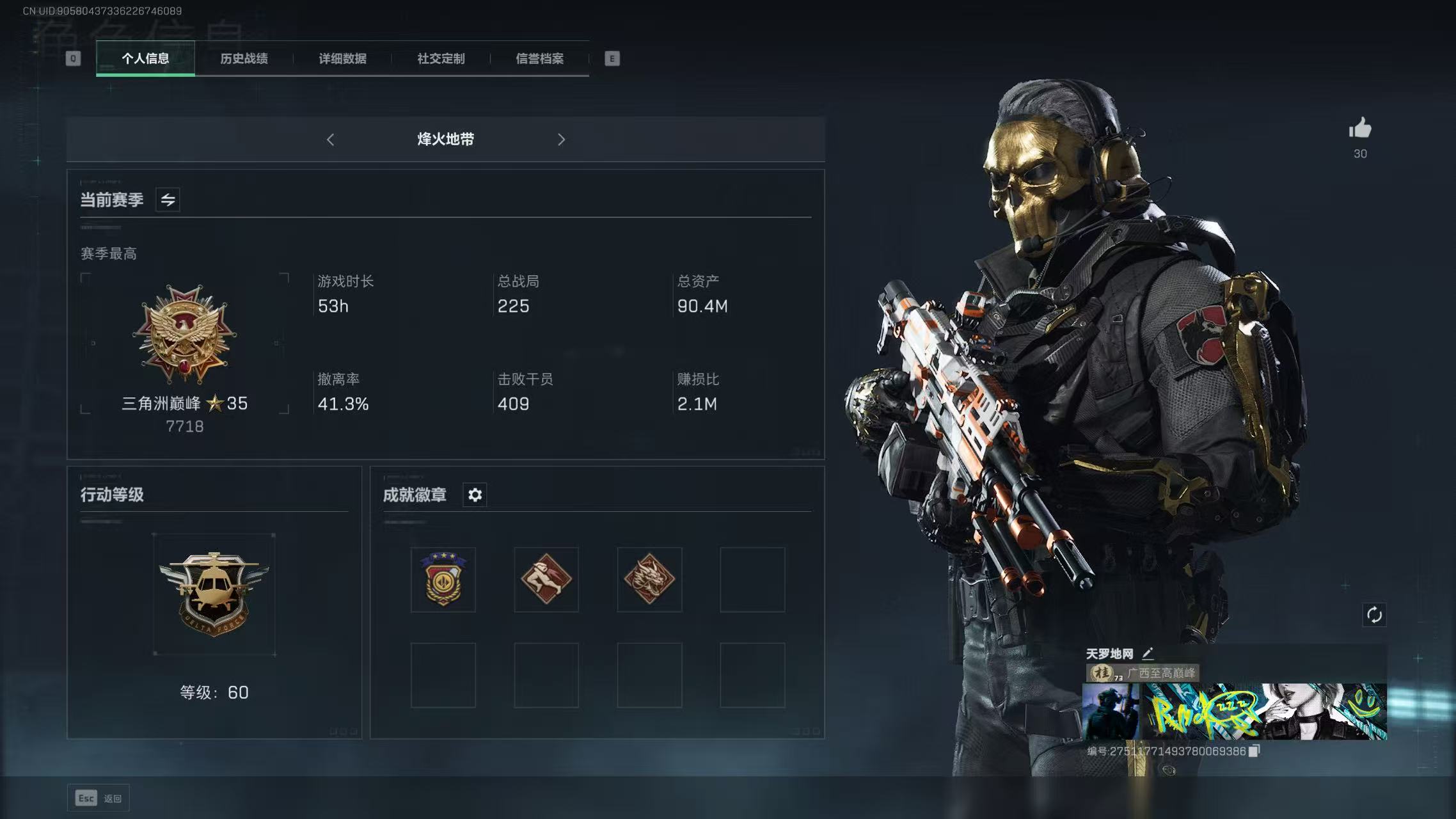Choose the running soldier diamond badge

[x=546, y=580]
